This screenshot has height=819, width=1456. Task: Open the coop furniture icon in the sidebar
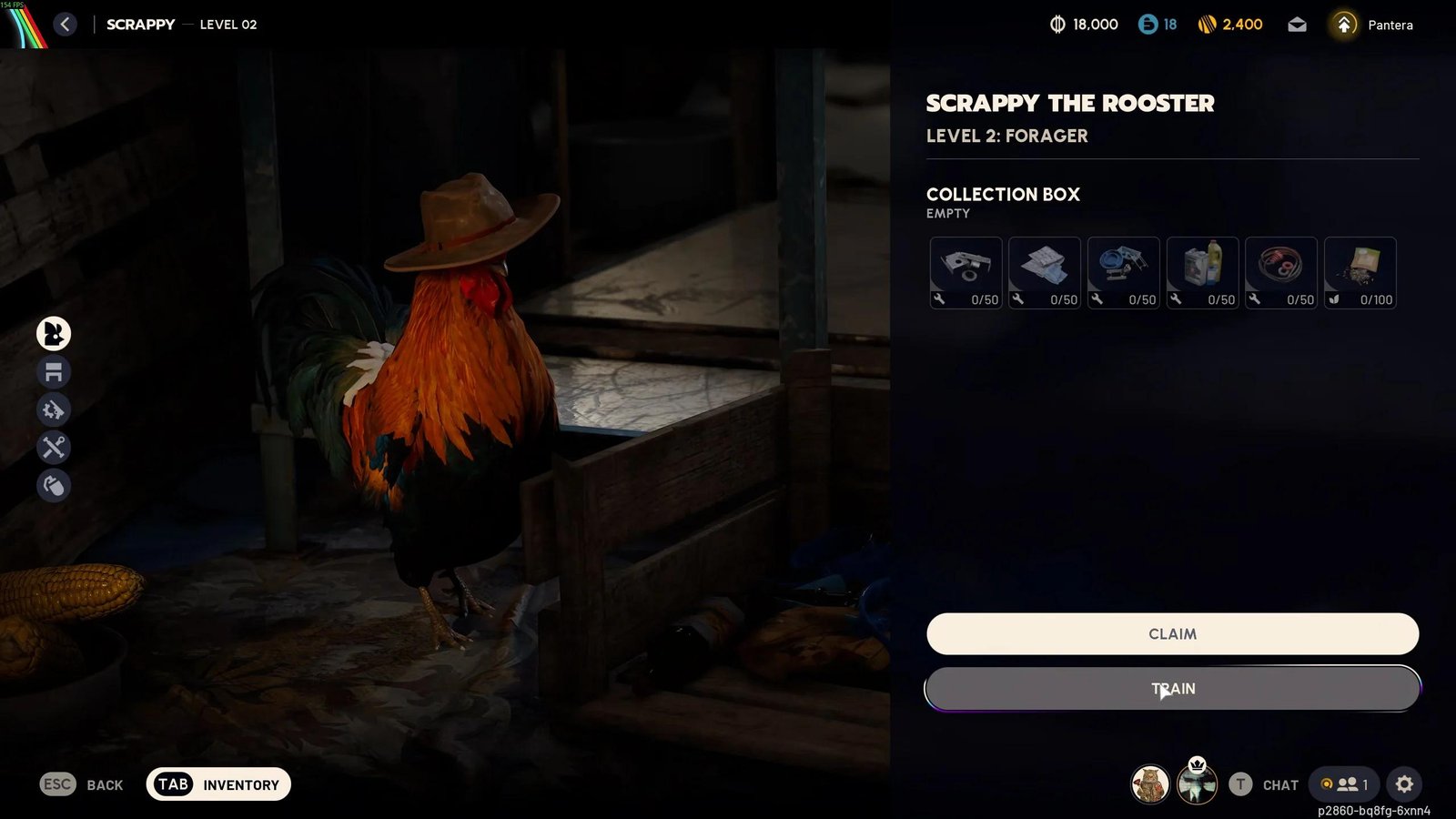click(52, 372)
